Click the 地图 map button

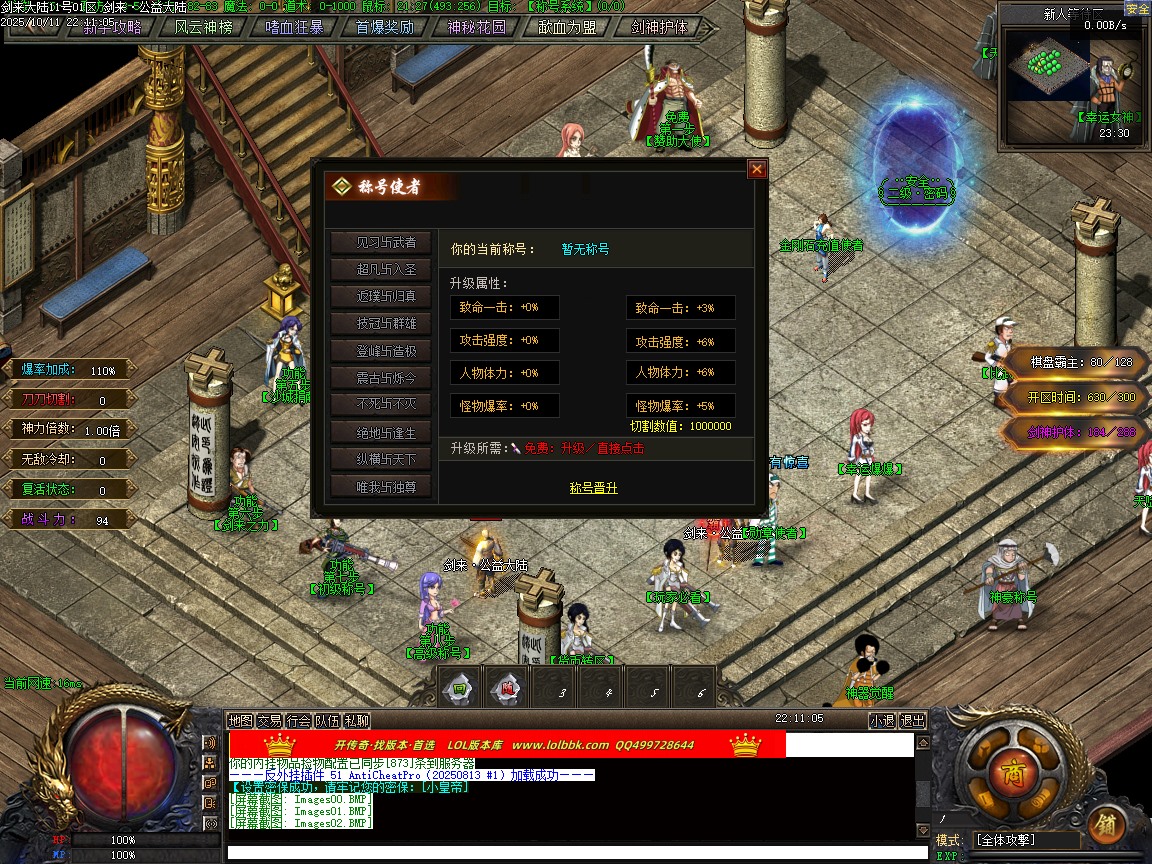[x=240, y=720]
